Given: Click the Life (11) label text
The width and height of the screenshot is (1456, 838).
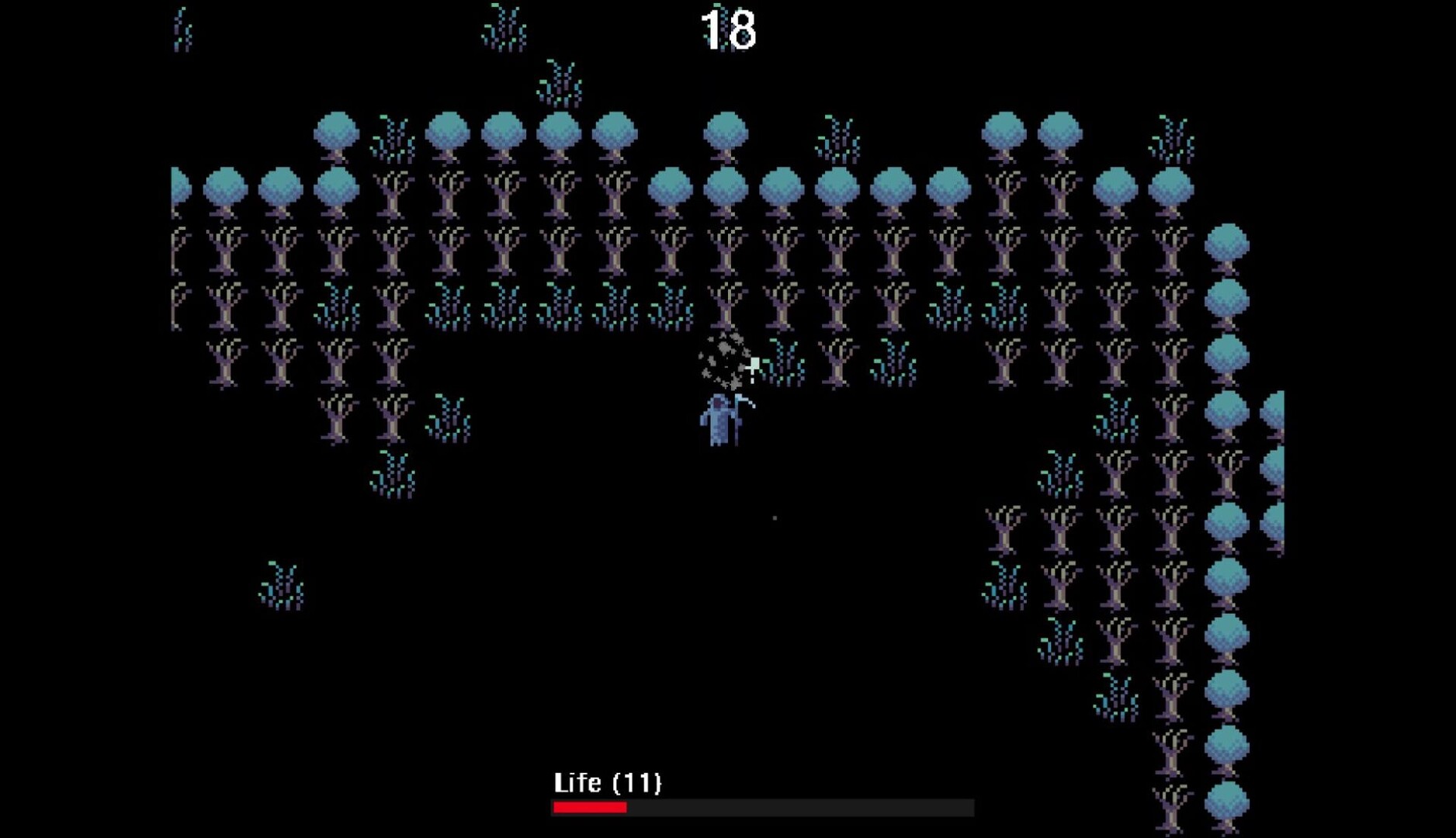Looking at the screenshot, I should pos(609,784).
